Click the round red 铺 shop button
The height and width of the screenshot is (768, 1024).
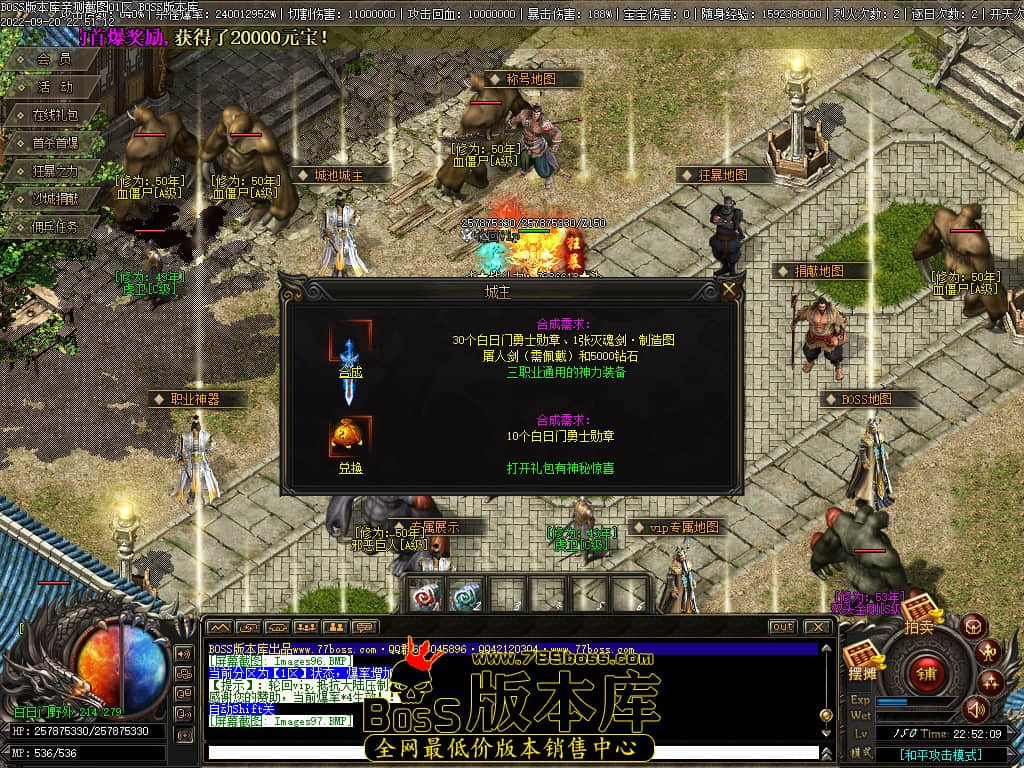coord(926,673)
